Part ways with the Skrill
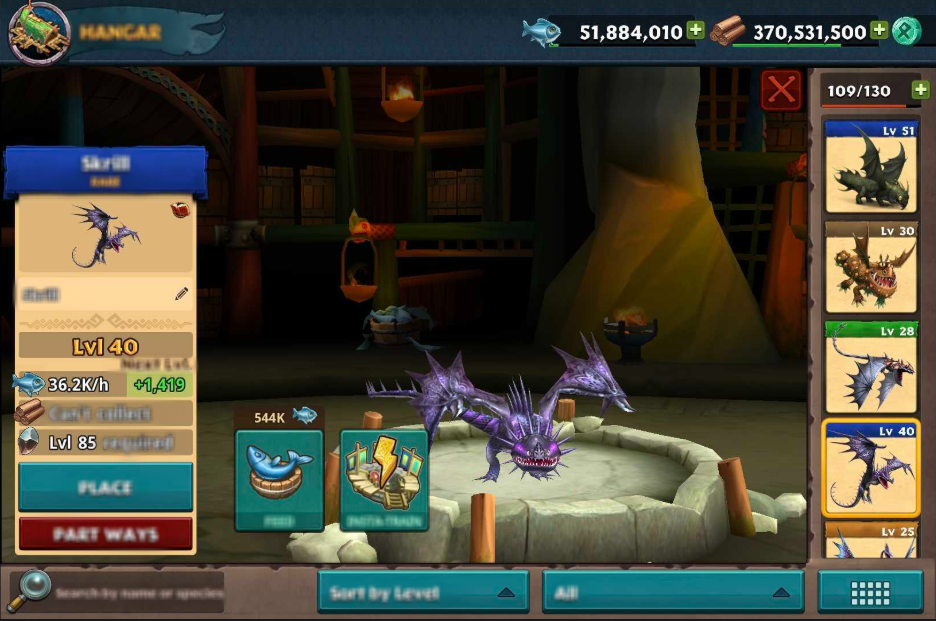Image resolution: width=936 pixels, height=621 pixels. [105, 534]
